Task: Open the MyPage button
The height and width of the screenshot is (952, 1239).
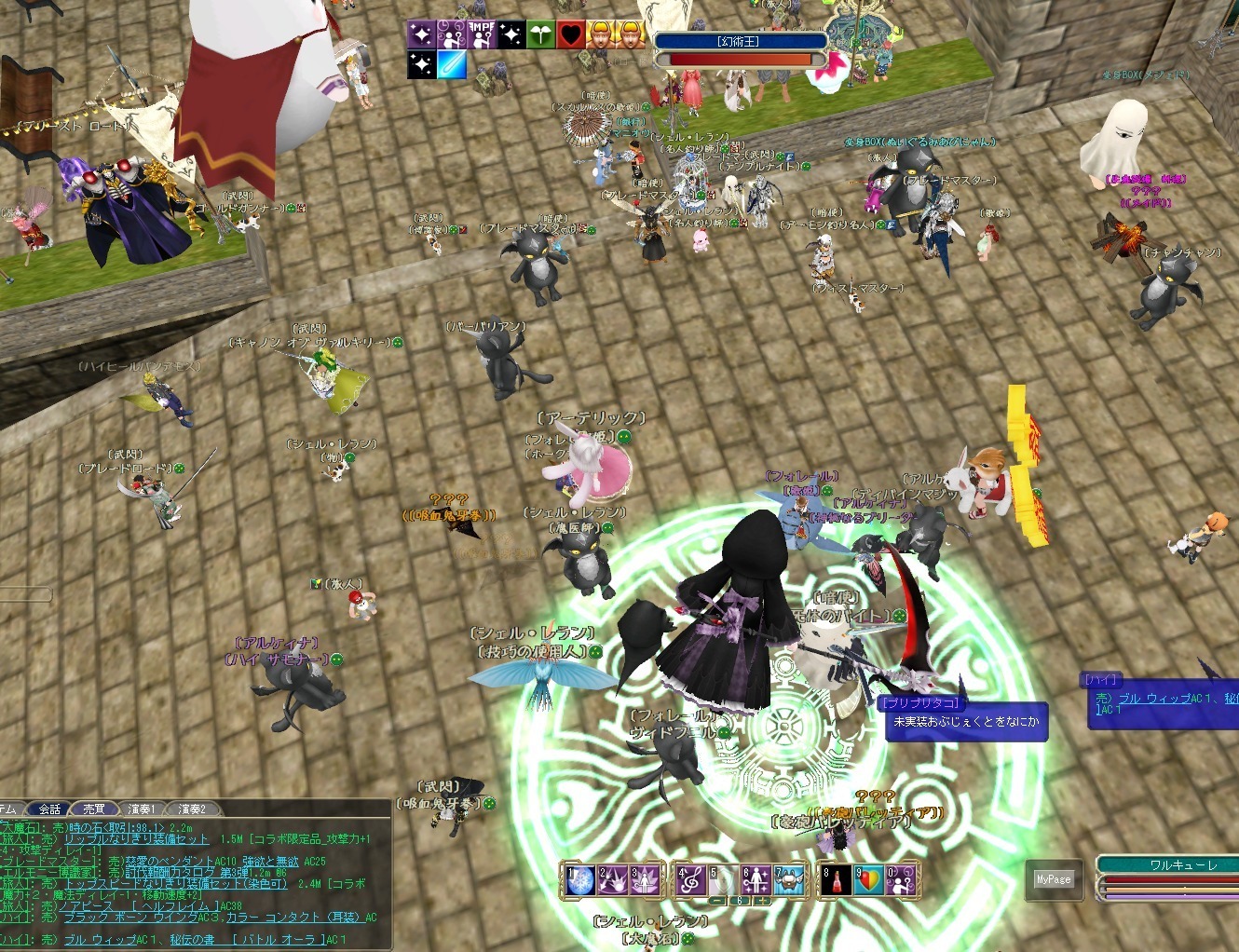Action: pyautogui.click(x=1054, y=879)
